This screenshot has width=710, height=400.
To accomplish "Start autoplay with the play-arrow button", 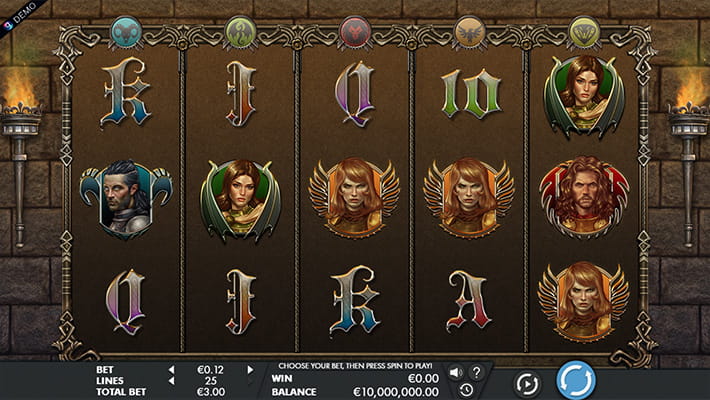I will [527, 382].
